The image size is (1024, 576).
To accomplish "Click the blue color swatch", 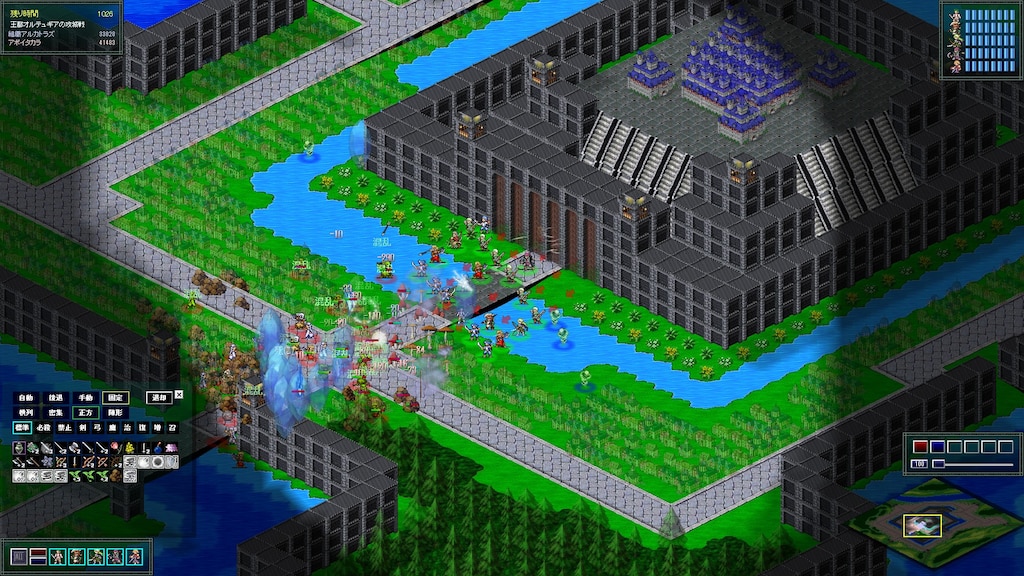I will click(936, 447).
